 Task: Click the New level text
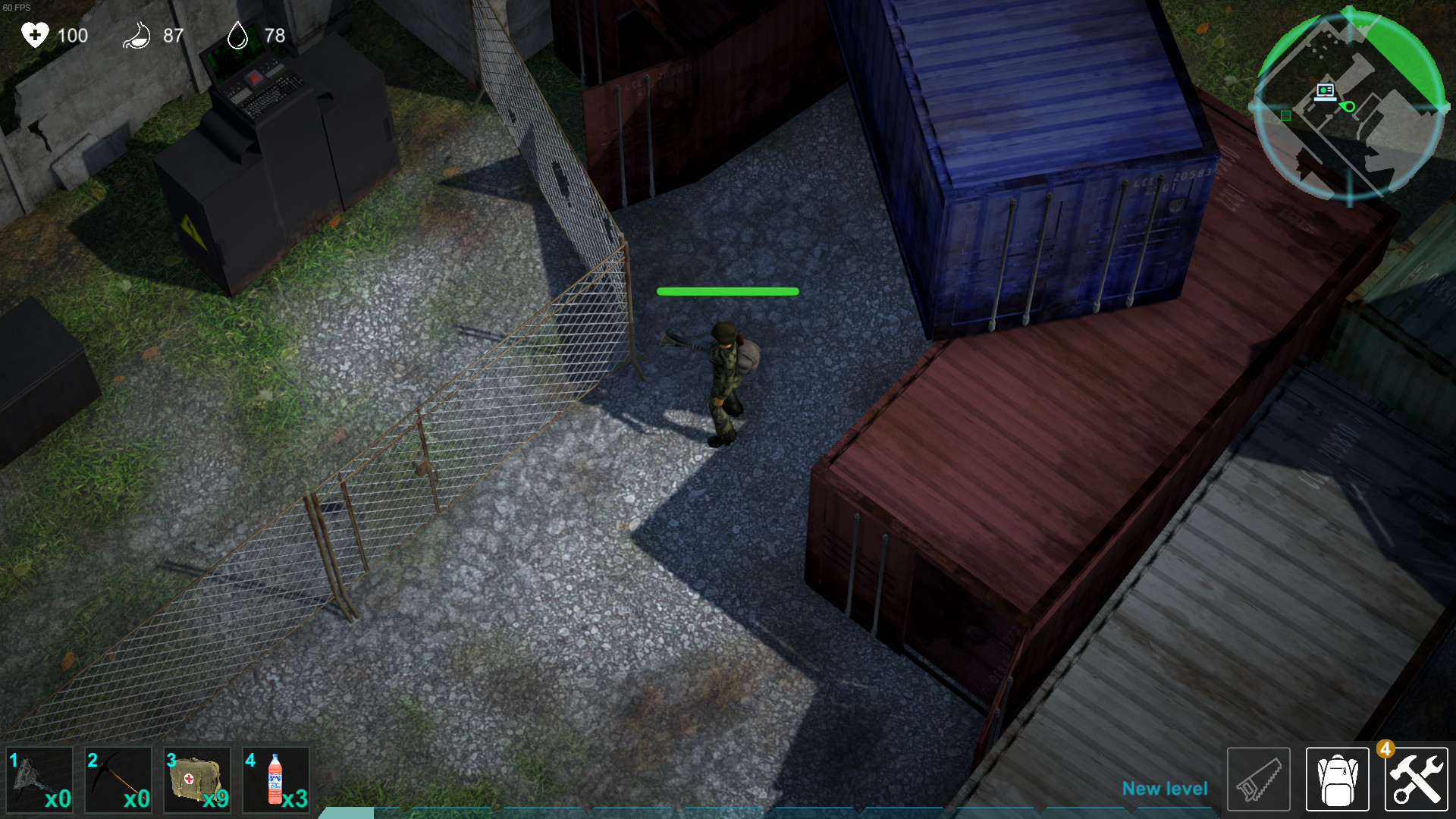pos(1166,789)
